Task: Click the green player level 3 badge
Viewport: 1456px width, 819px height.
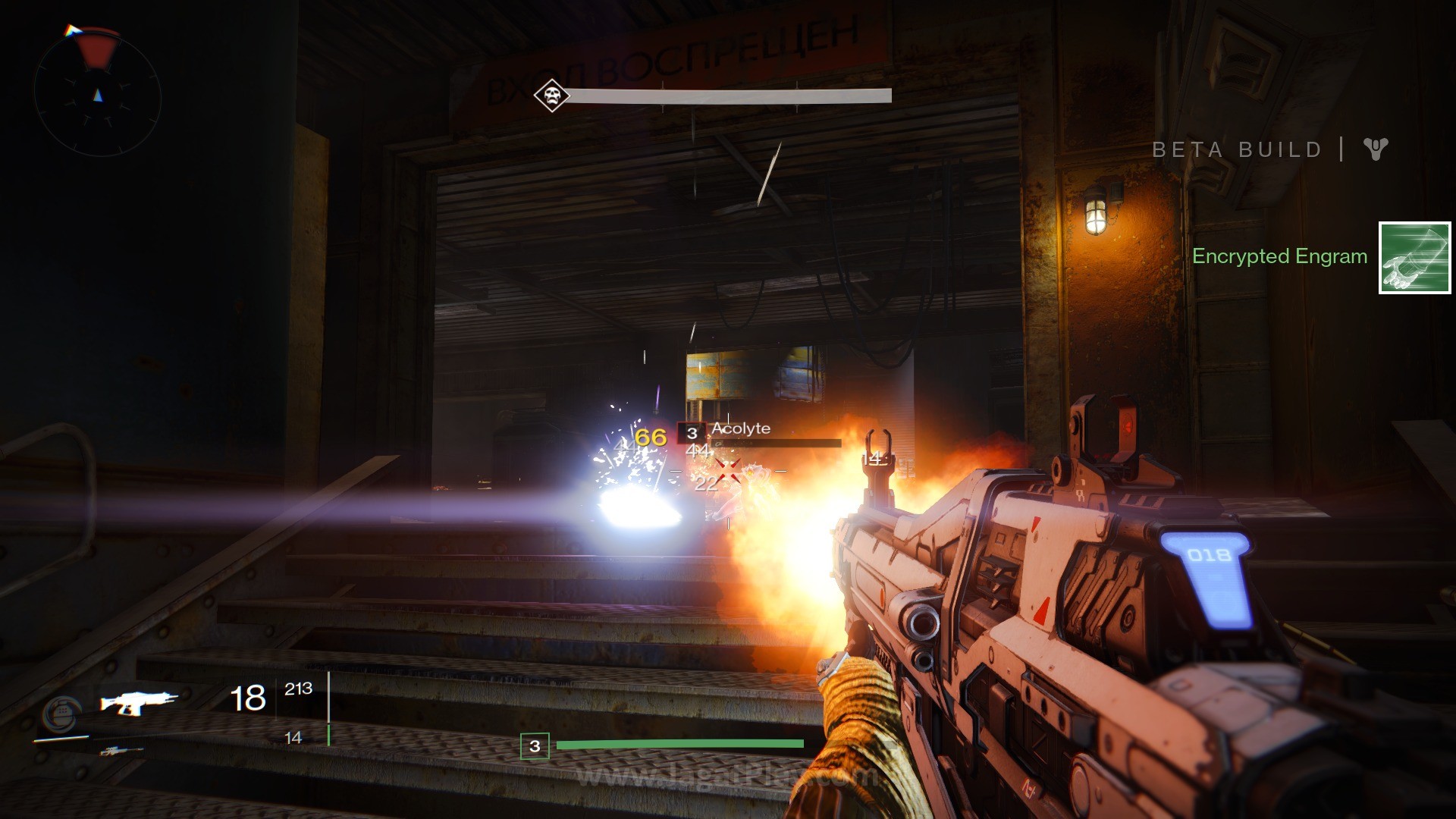Action: pos(535,746)
